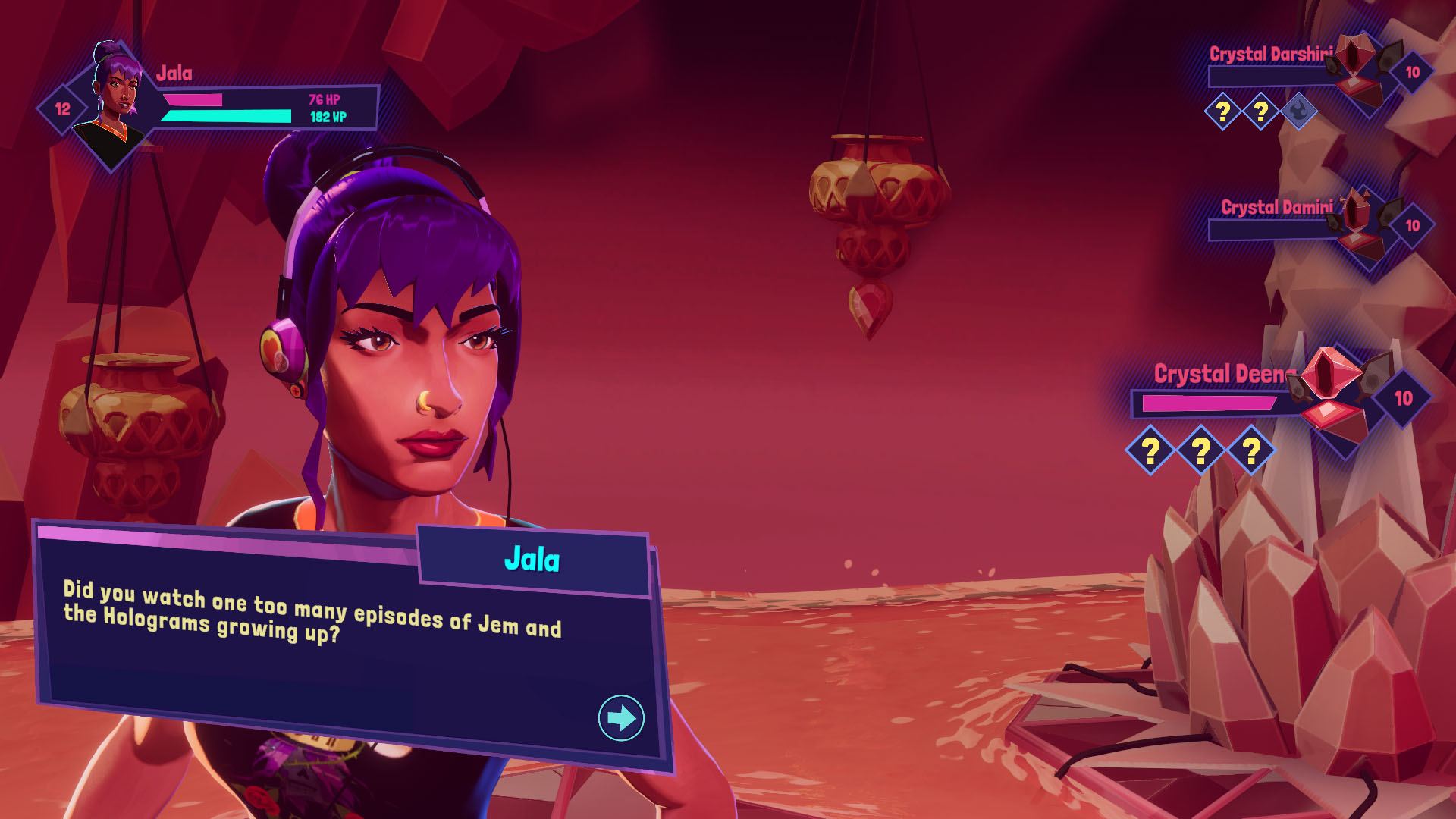Advance dialogue with the arrow button

tap(621, 717)
